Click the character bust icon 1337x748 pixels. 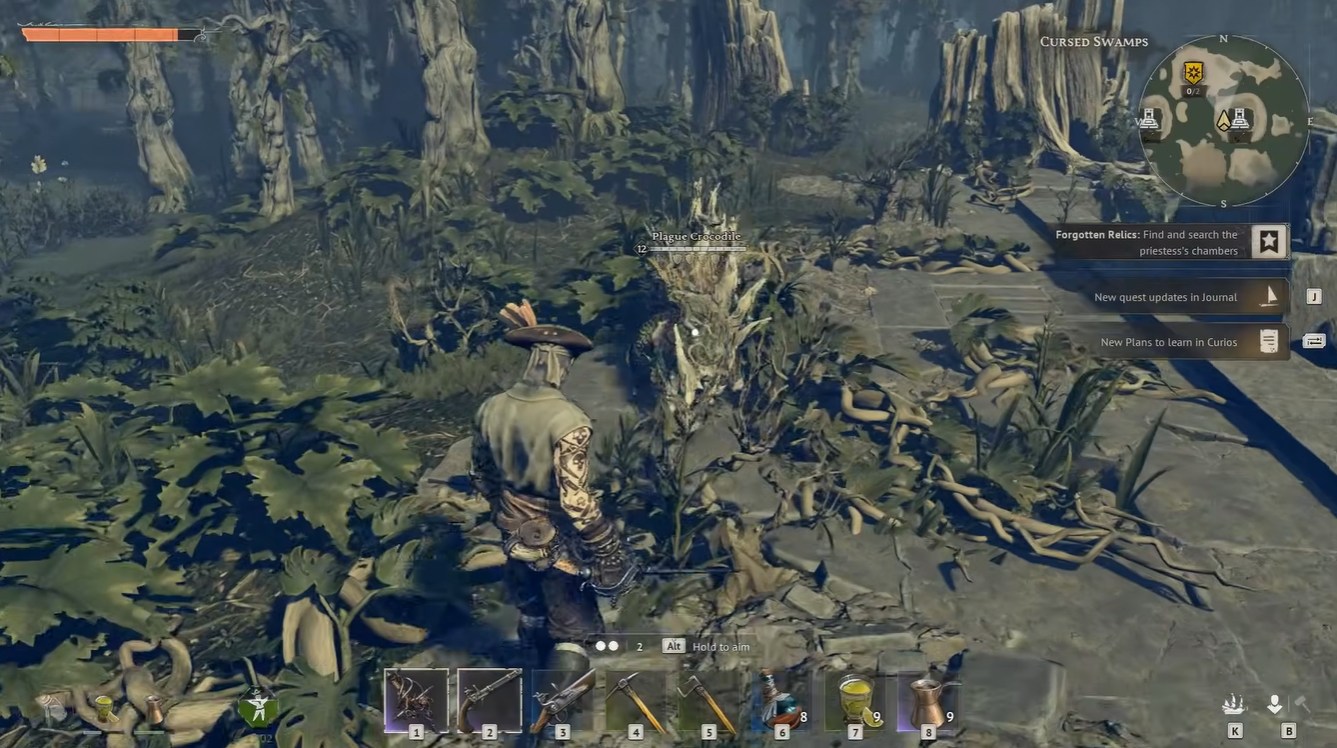click(1275, 705)
